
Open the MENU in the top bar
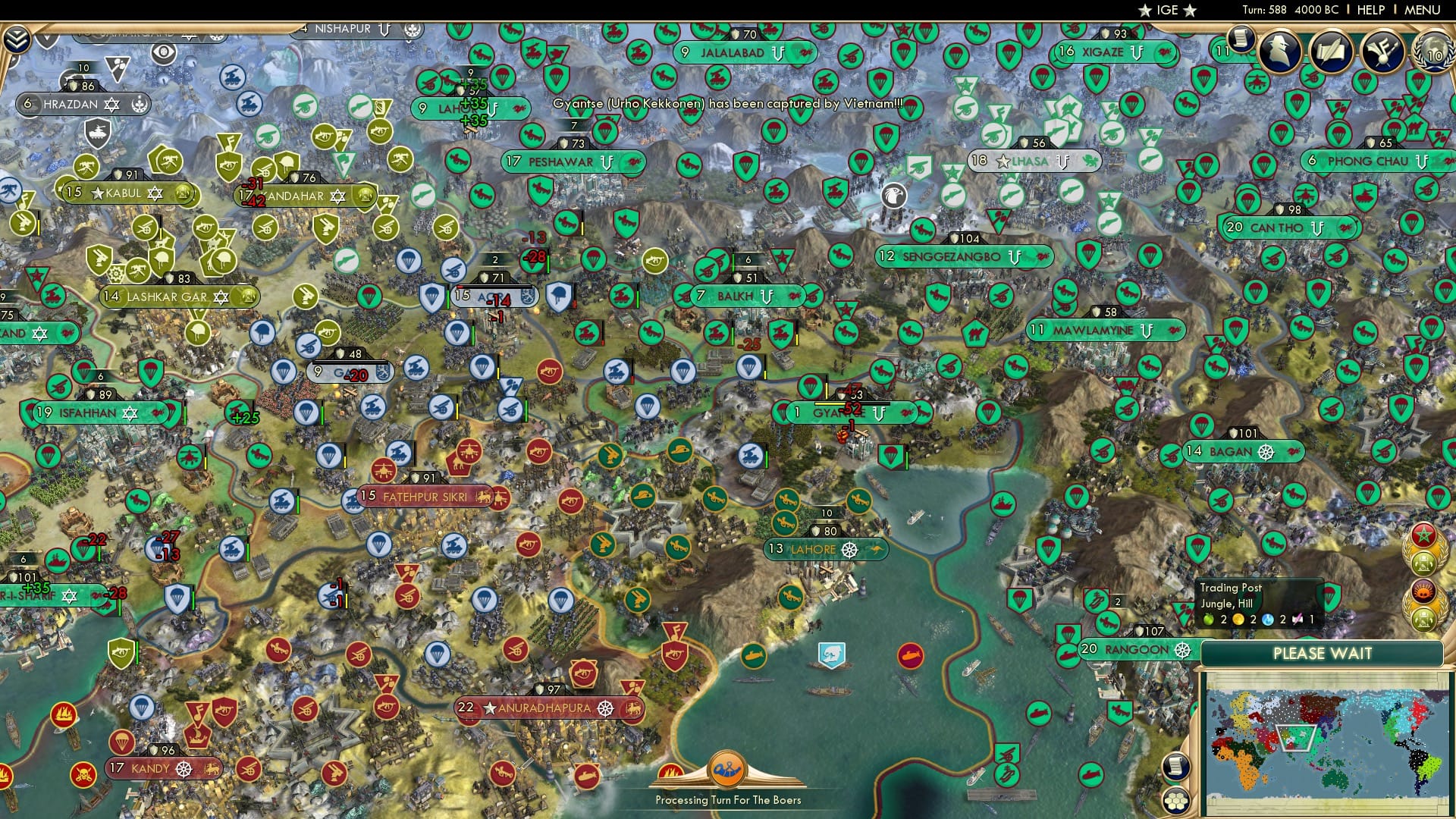1423,10
